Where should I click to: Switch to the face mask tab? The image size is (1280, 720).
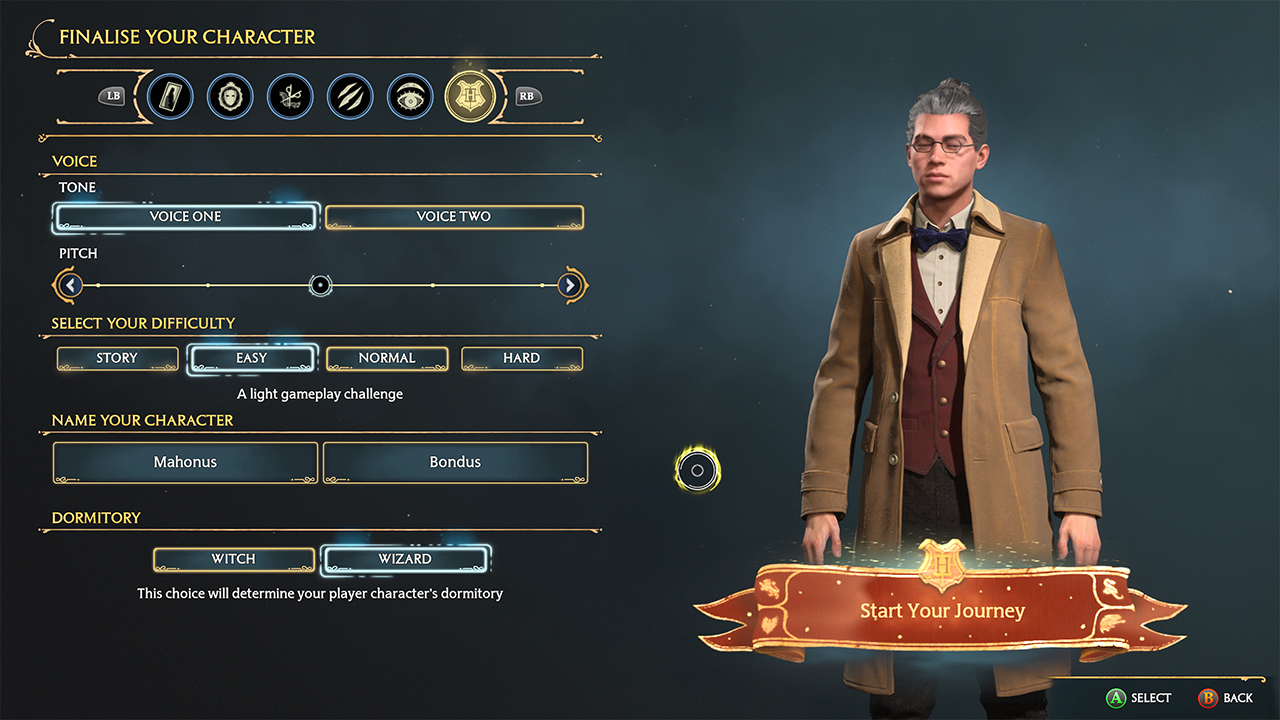pyautogui.click(x=230, y=97)
